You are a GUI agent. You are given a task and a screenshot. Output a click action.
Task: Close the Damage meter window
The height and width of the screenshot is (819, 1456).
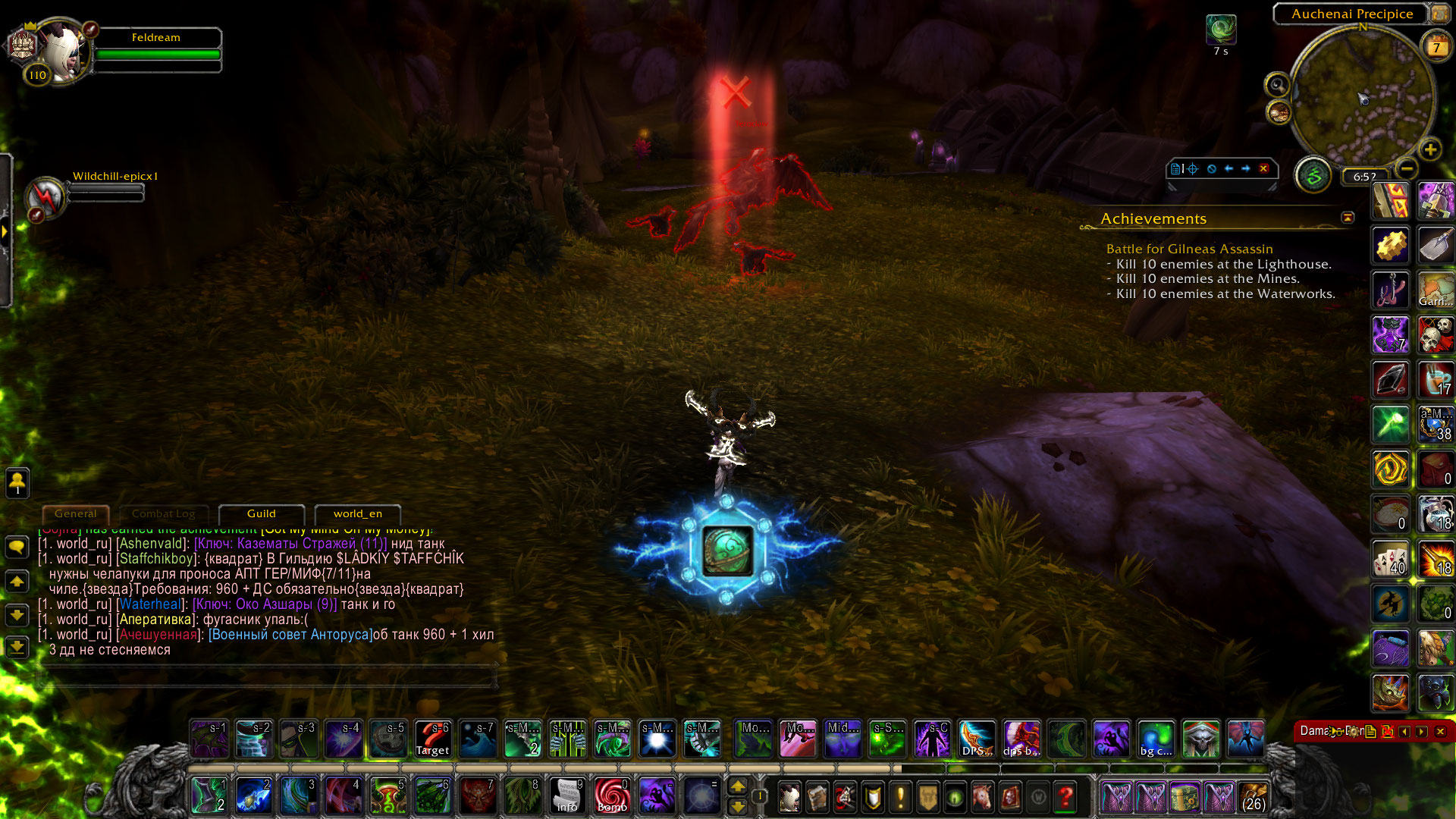[1440, 731]
